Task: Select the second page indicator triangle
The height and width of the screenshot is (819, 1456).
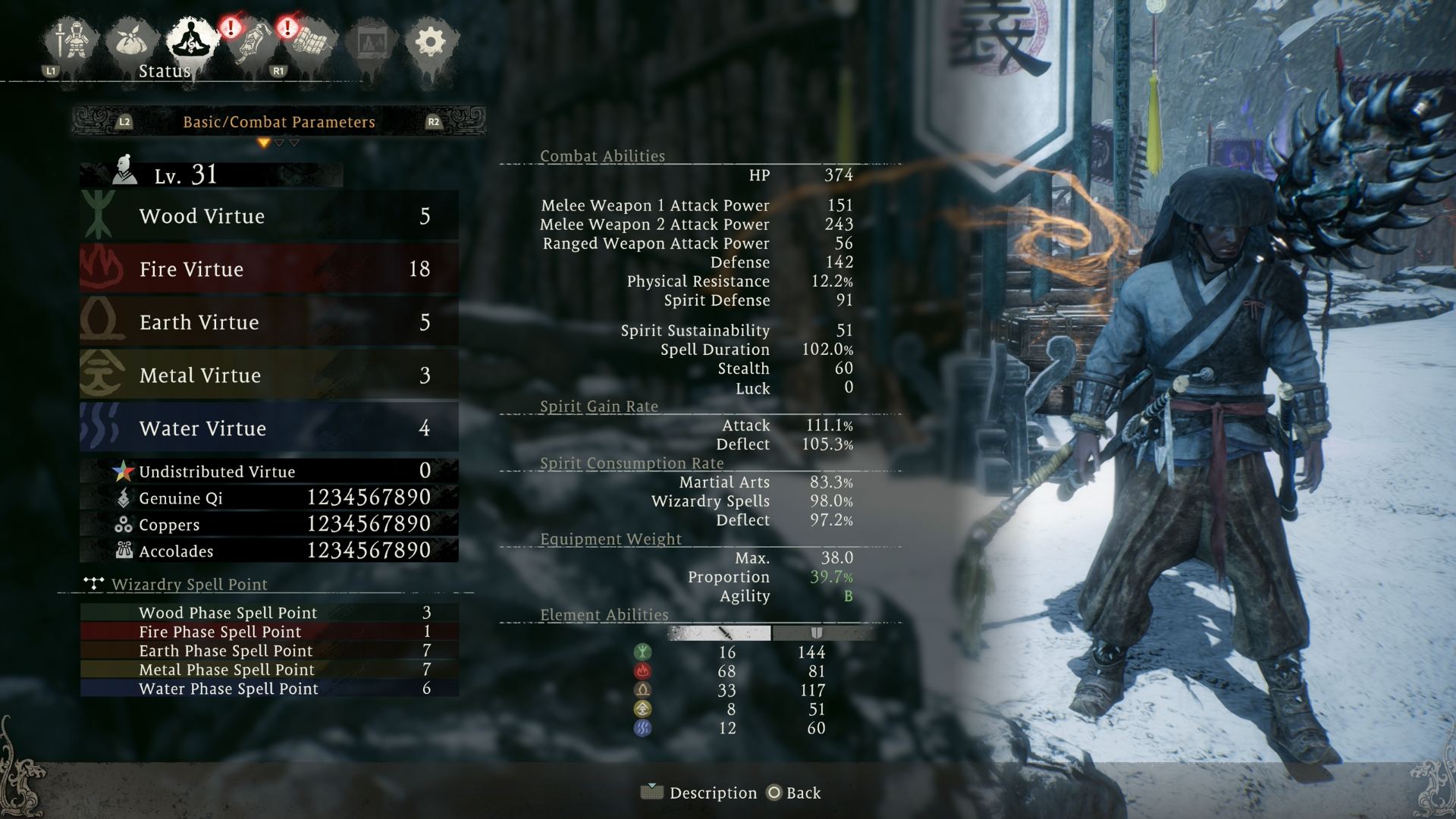Action: (280, 143)
